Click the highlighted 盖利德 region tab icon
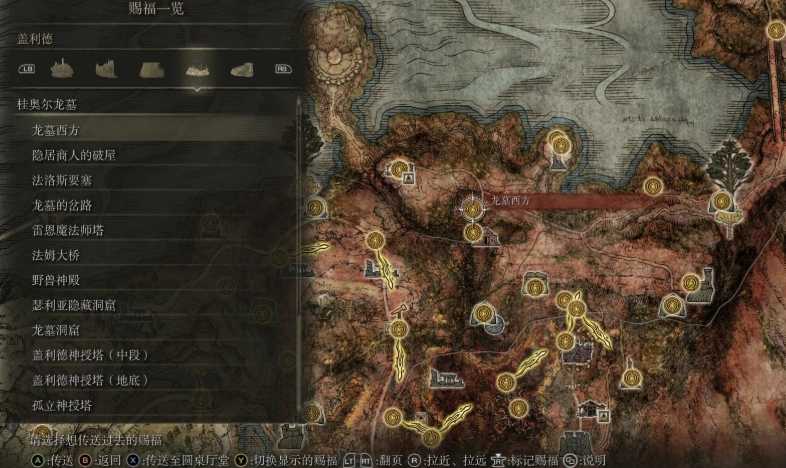 pyautogui.click(x=196, y=69)
